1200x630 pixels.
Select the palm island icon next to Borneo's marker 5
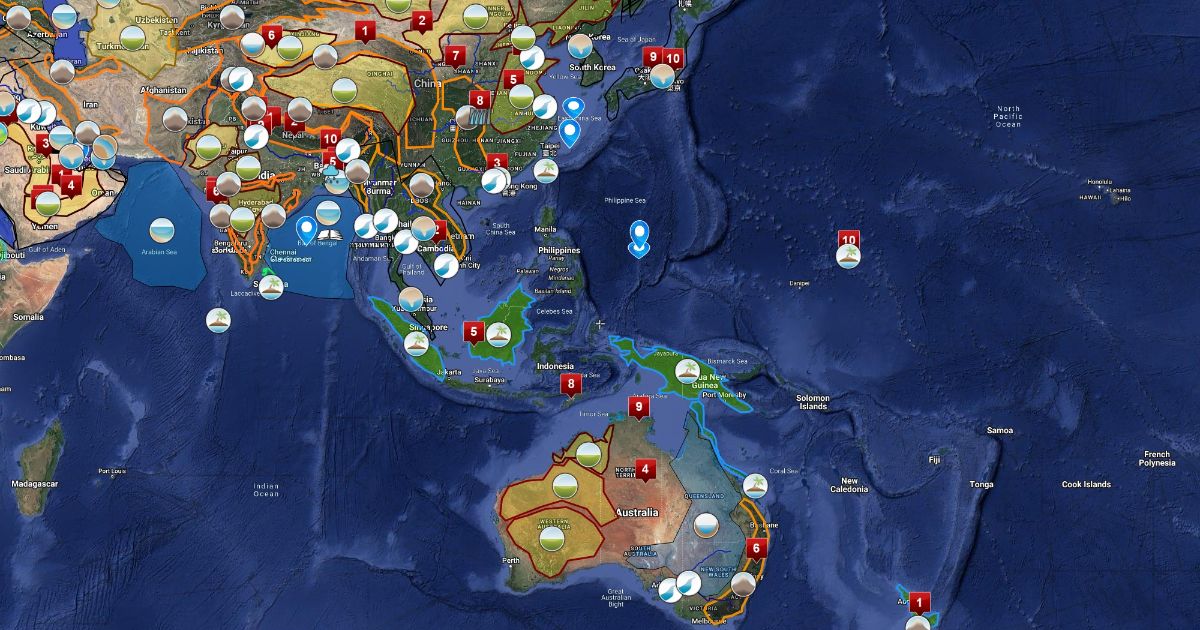tap(498, 335)
